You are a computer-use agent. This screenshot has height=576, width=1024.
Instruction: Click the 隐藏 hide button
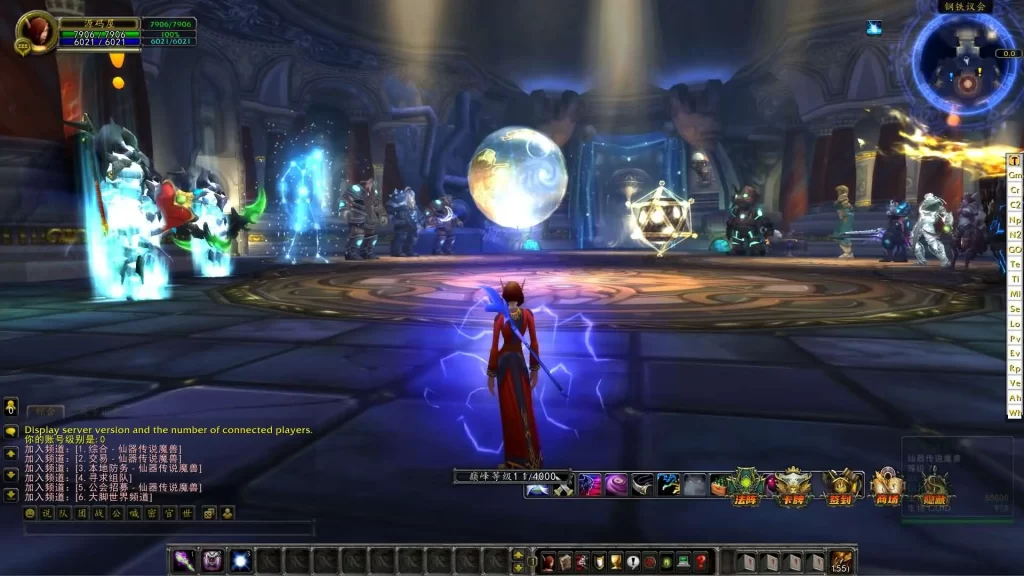[933, 487]
